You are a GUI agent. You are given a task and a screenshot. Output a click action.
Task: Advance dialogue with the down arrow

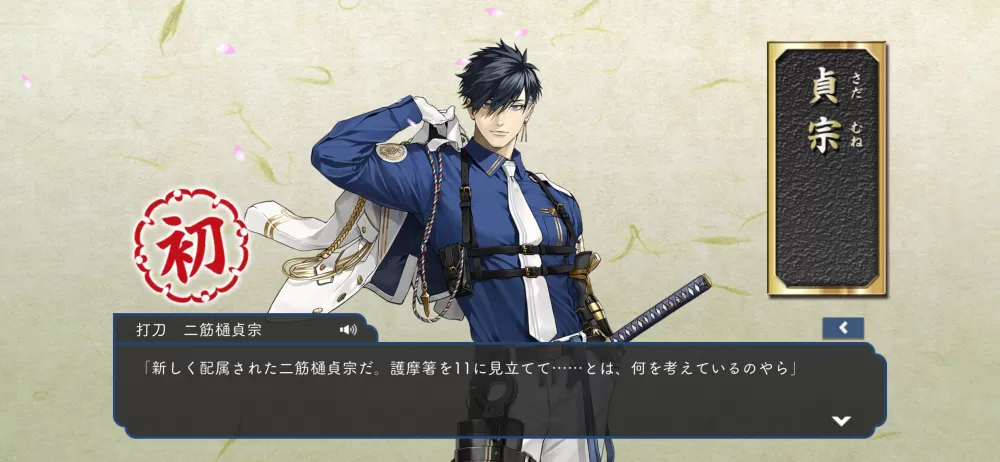(x=841, y=420)
